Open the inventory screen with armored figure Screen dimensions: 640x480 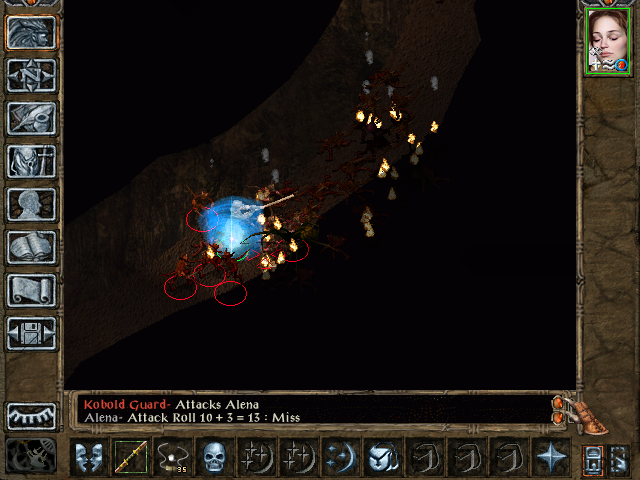point(31,161)
